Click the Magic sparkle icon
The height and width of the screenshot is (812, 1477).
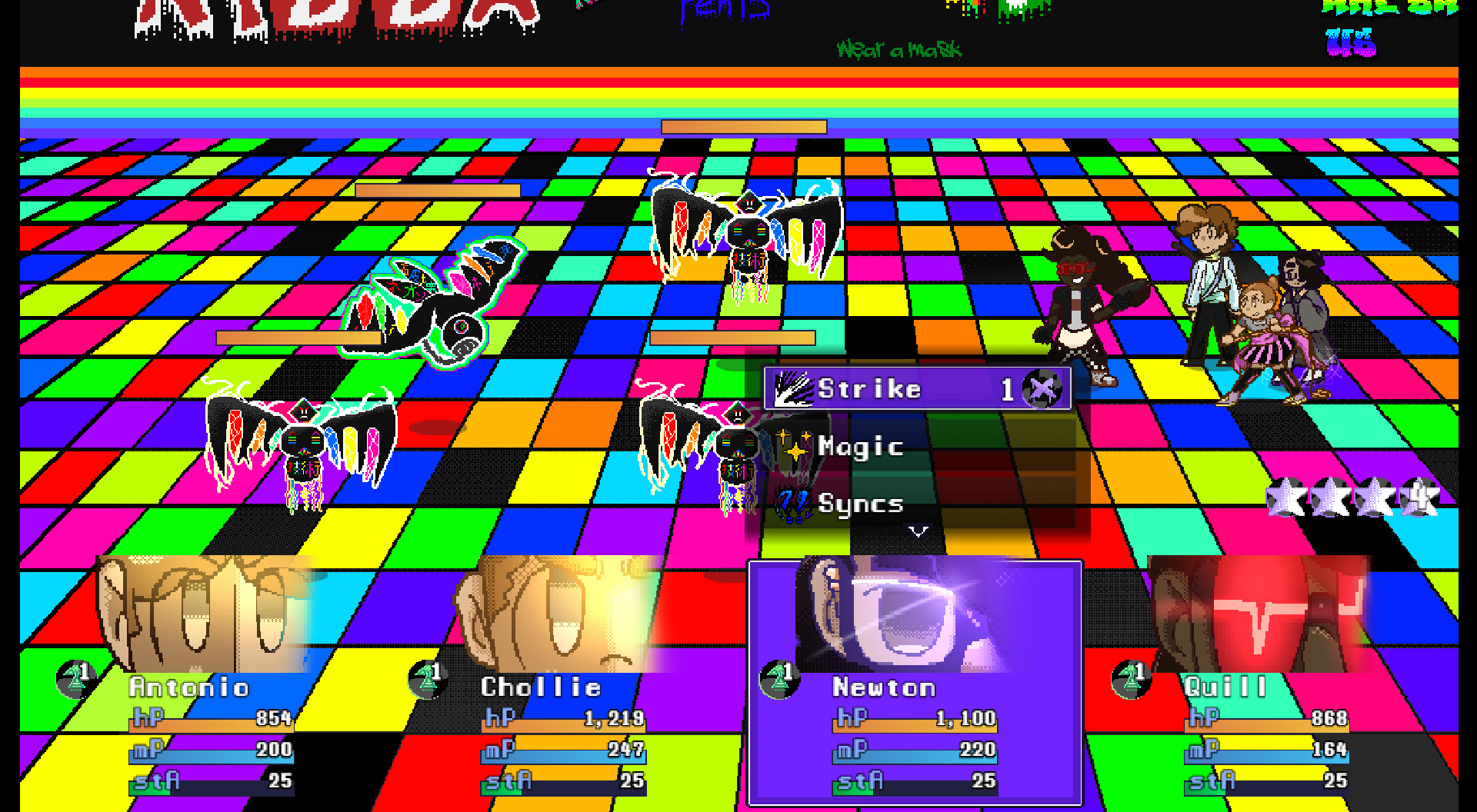(x=793, y=446)
